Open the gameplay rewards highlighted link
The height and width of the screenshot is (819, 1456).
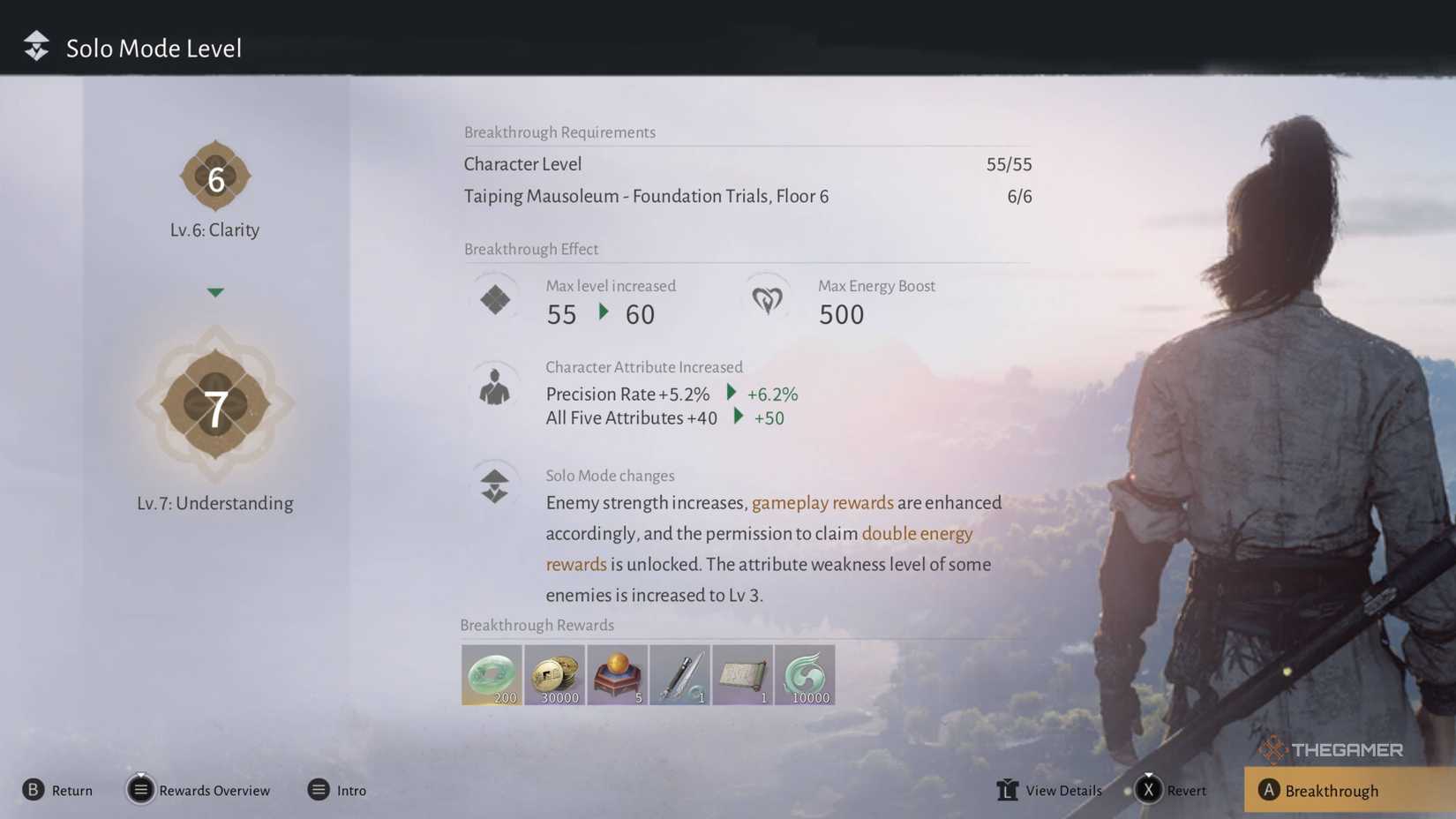coord(822,502)
